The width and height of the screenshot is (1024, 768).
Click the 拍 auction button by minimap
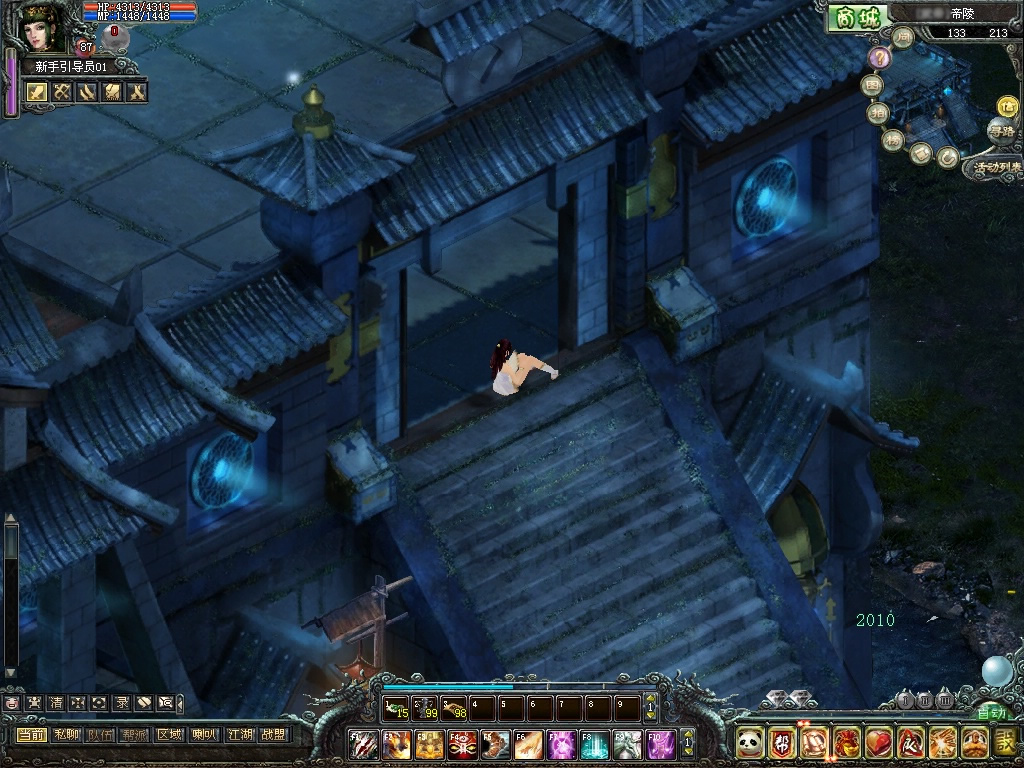pos(877,113)
